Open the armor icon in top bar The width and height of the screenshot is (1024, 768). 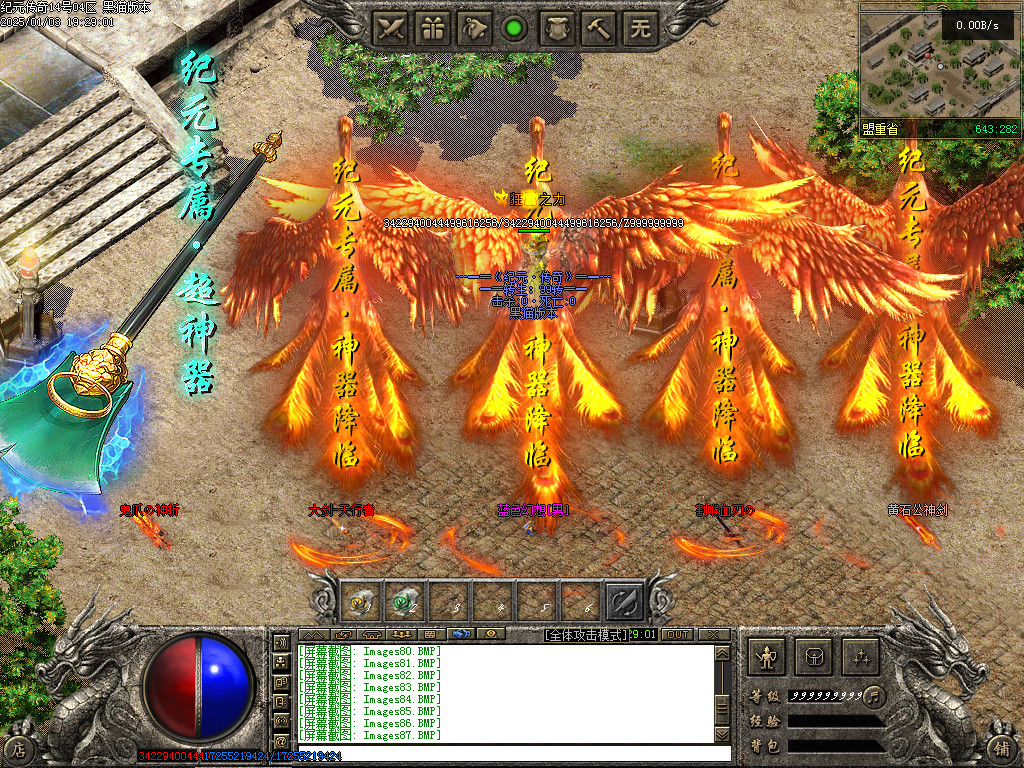(x=557, y=28)
